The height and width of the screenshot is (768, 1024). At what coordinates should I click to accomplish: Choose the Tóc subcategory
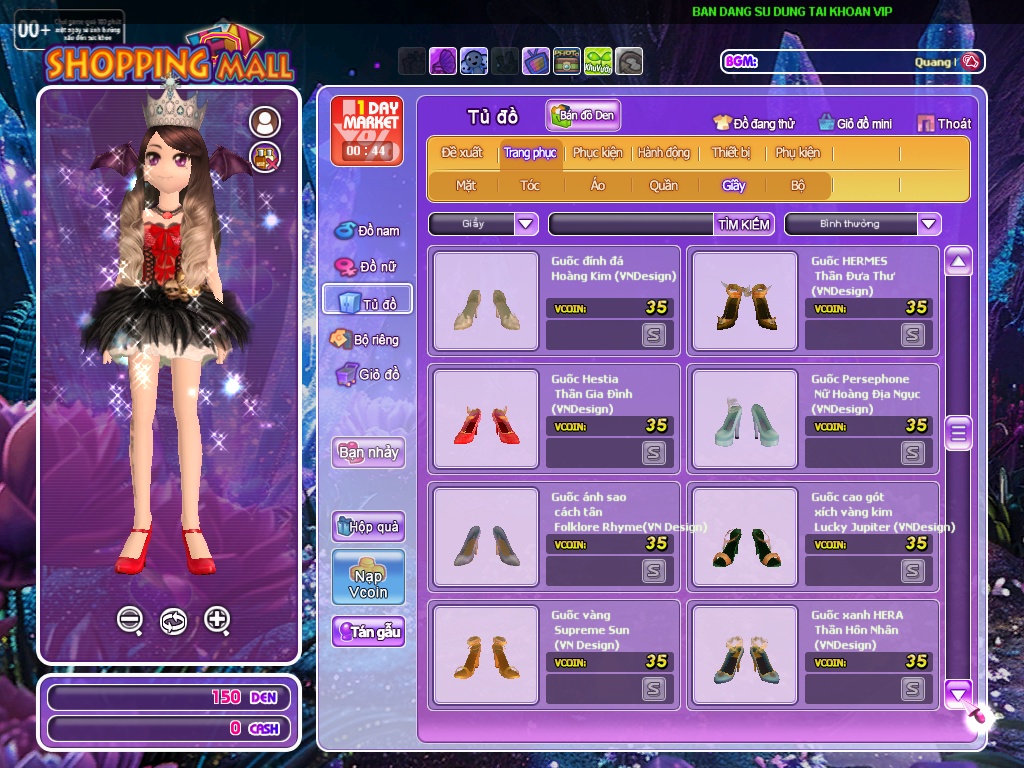530,185
